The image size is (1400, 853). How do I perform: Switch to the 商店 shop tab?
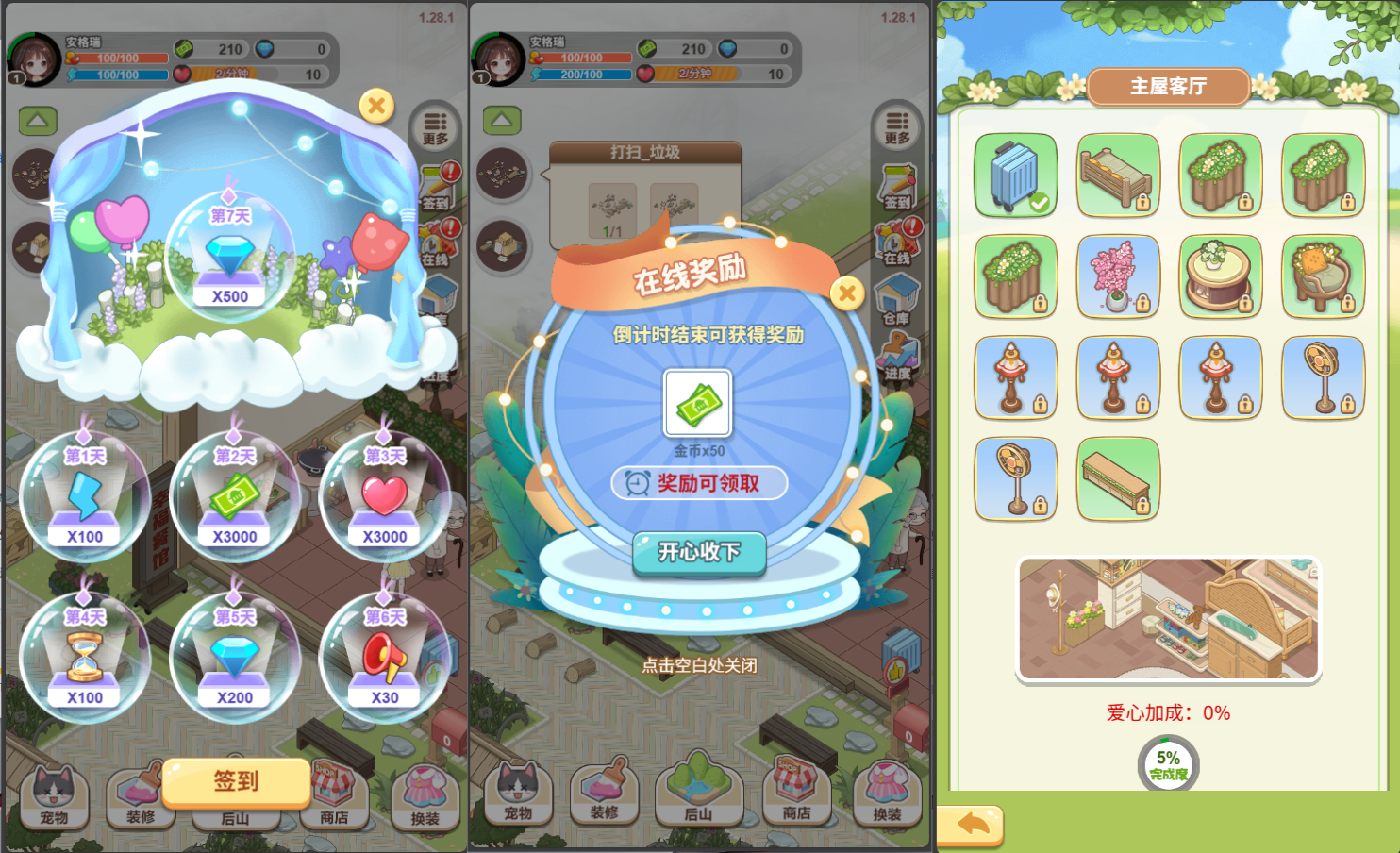[797, 794]
